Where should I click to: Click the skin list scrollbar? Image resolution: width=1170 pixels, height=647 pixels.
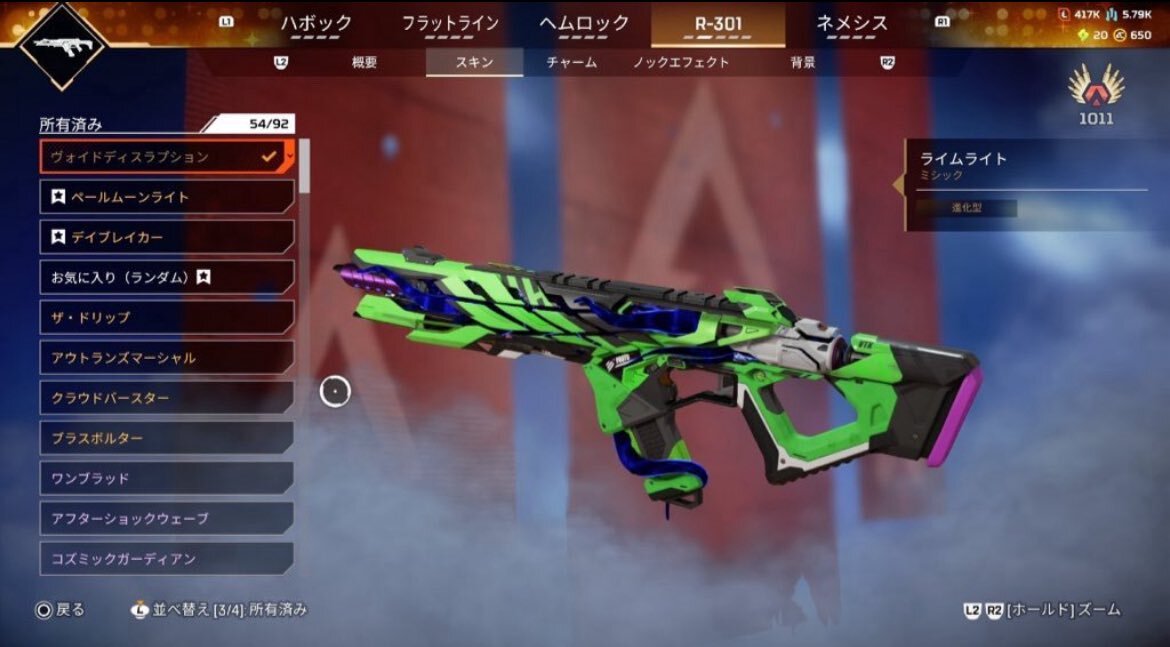coord(304,166)
